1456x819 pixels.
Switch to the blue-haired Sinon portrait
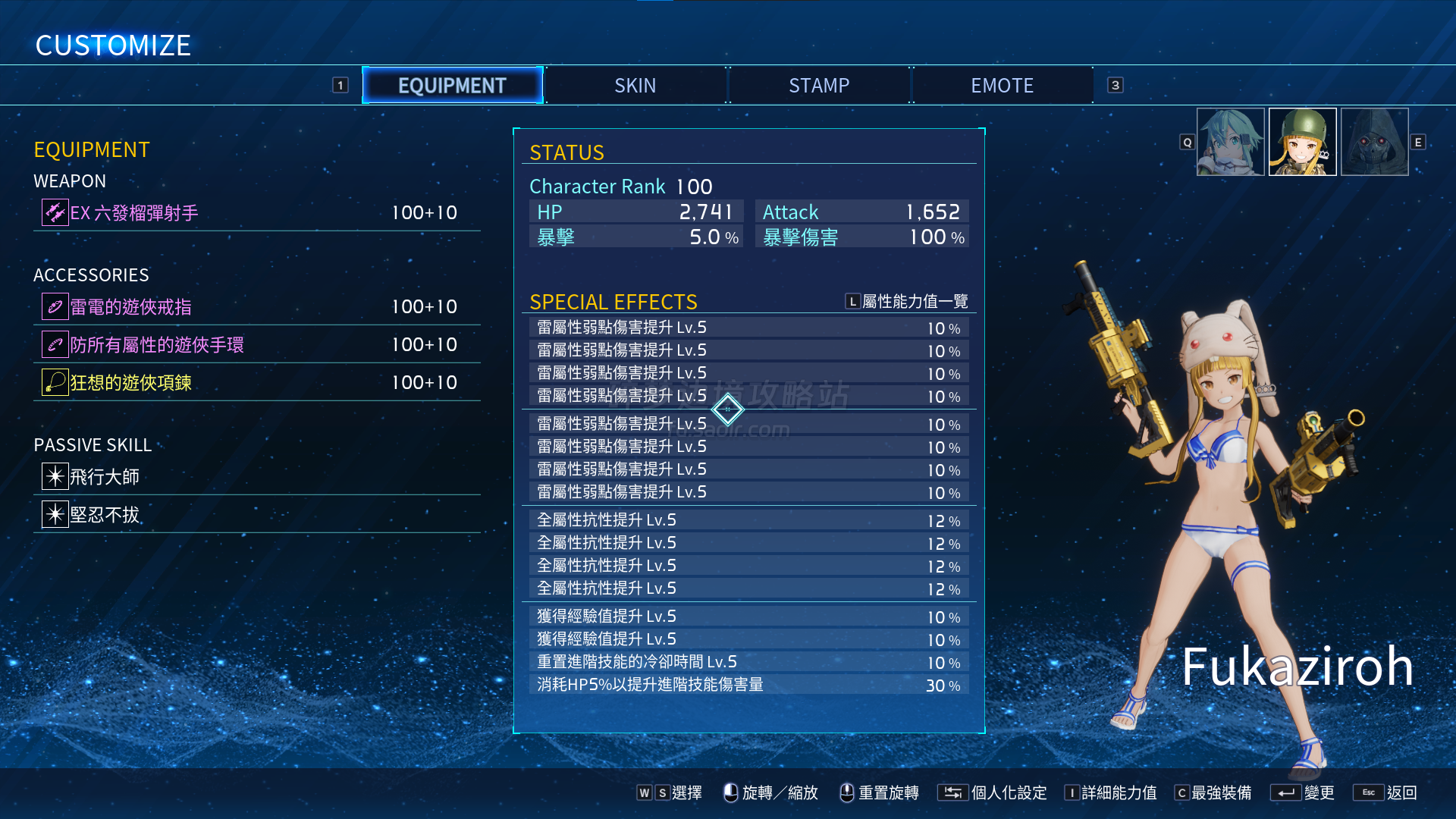click(x=1230, y=142)
